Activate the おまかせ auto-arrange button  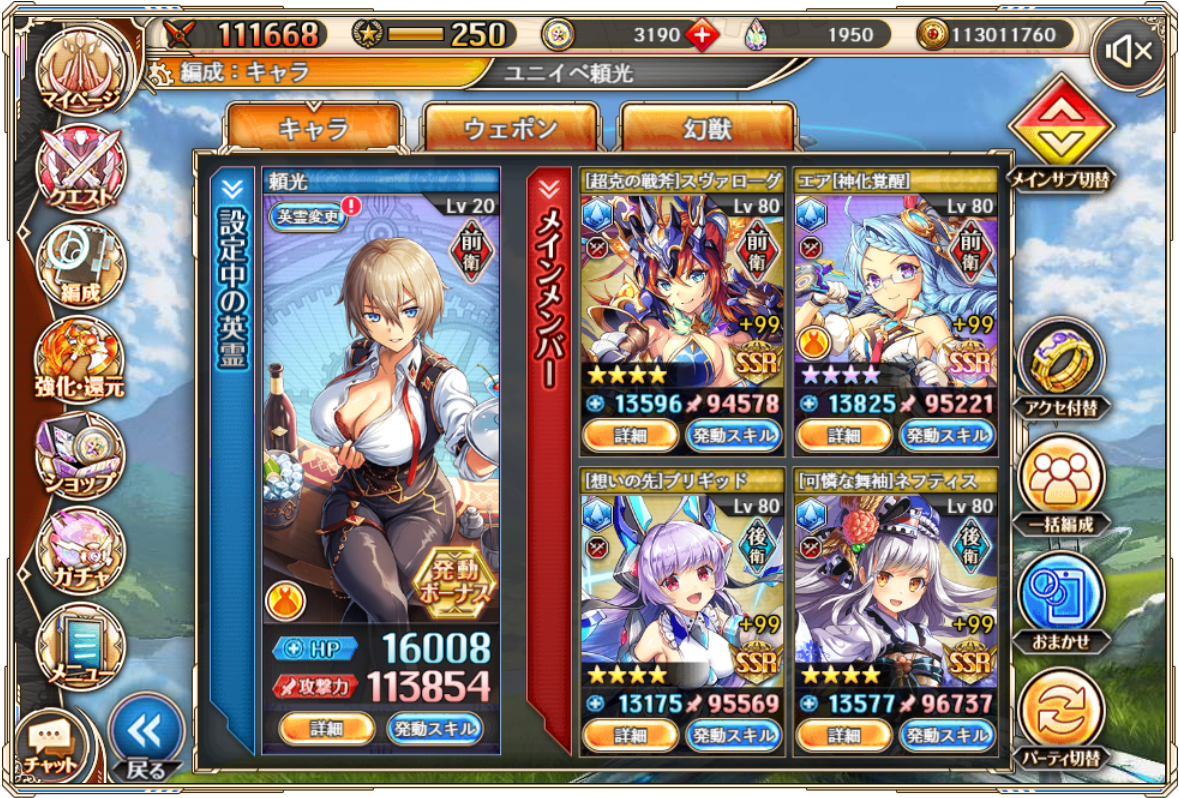[1061, 597]
